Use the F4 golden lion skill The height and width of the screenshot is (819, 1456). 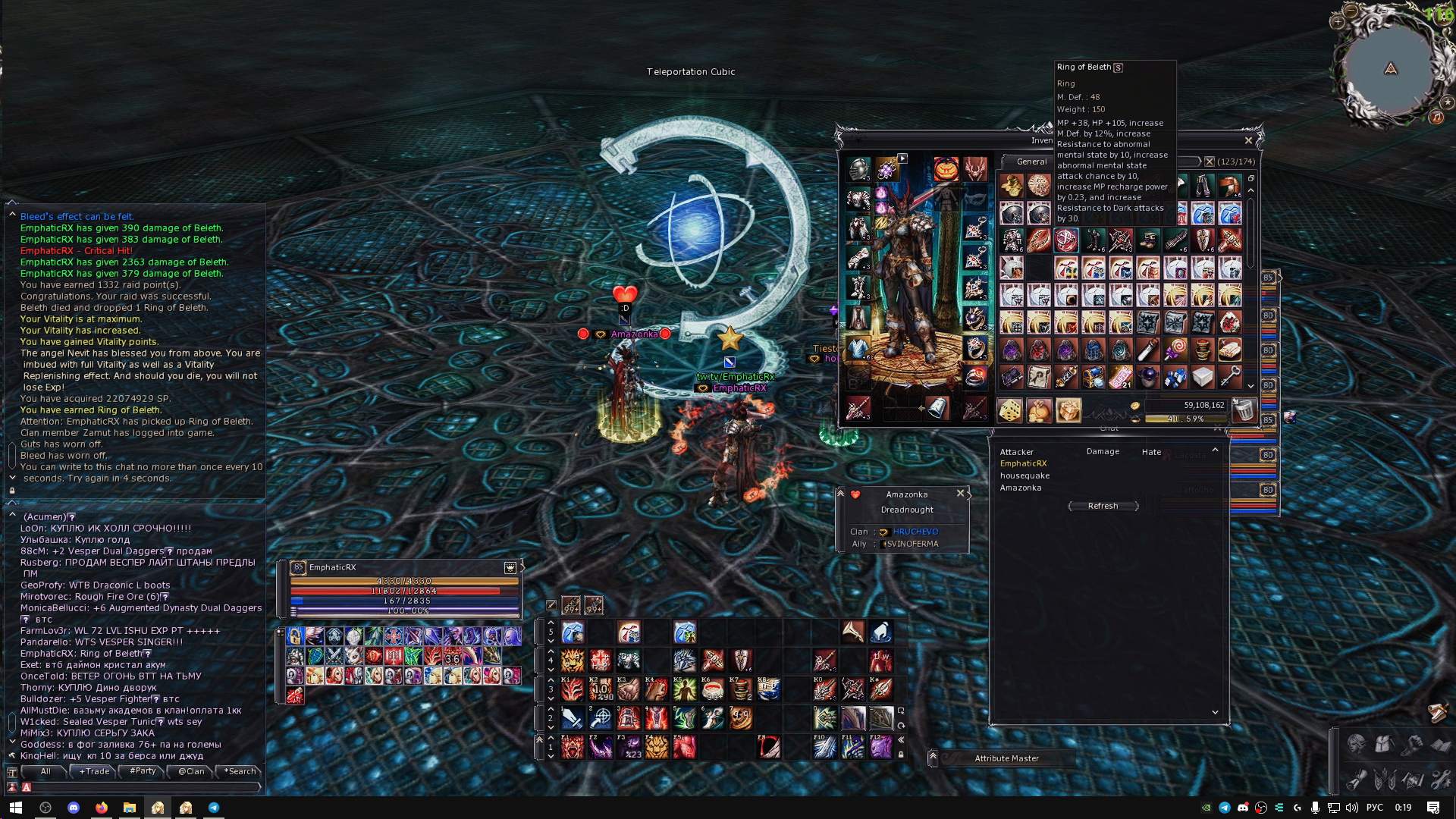pos(656,747)
